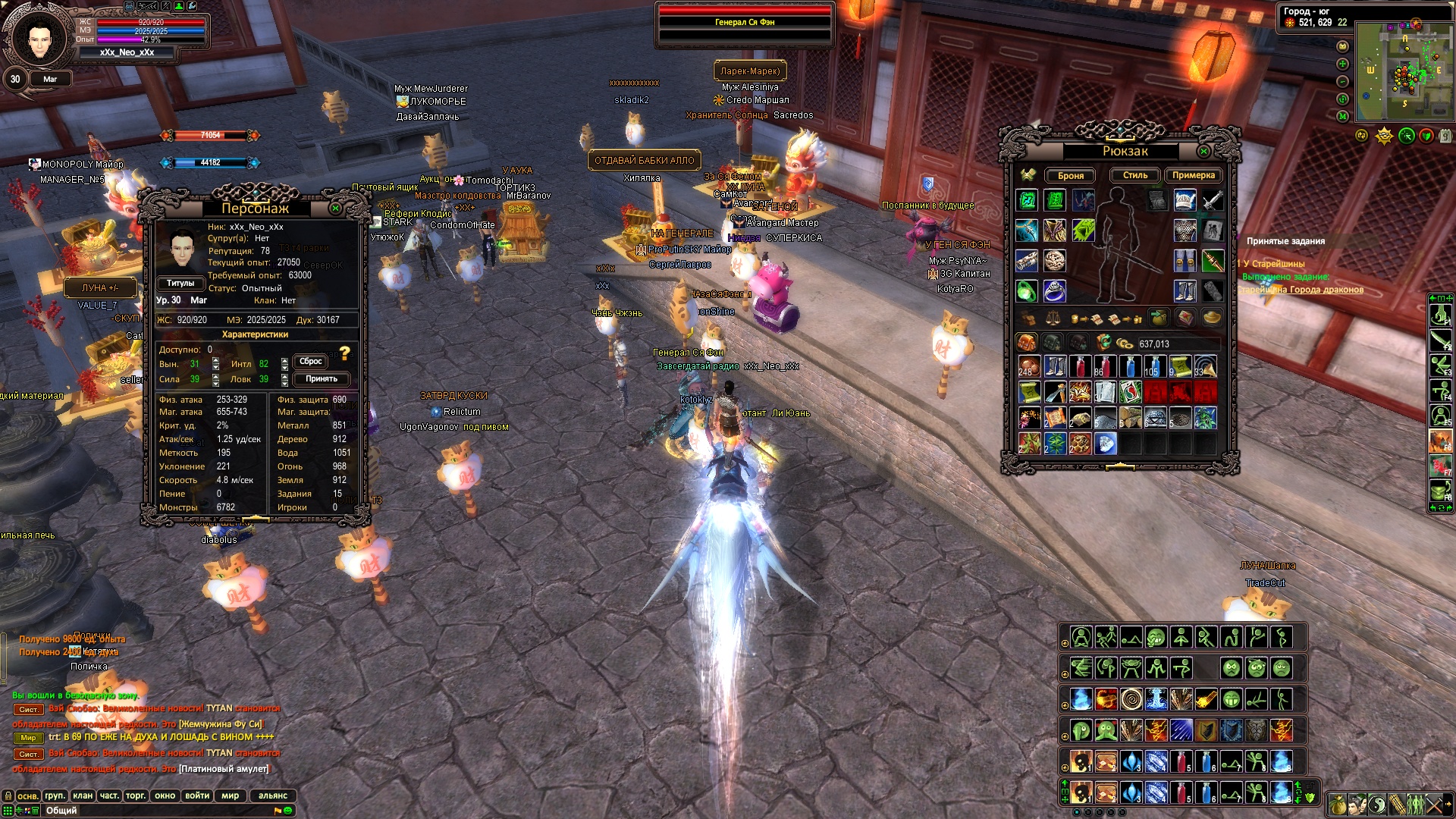Switch chat to the клан channel tab
The width and height of the screenshot is (1456, 819).
pyautogui.click(x=82, y=795)
